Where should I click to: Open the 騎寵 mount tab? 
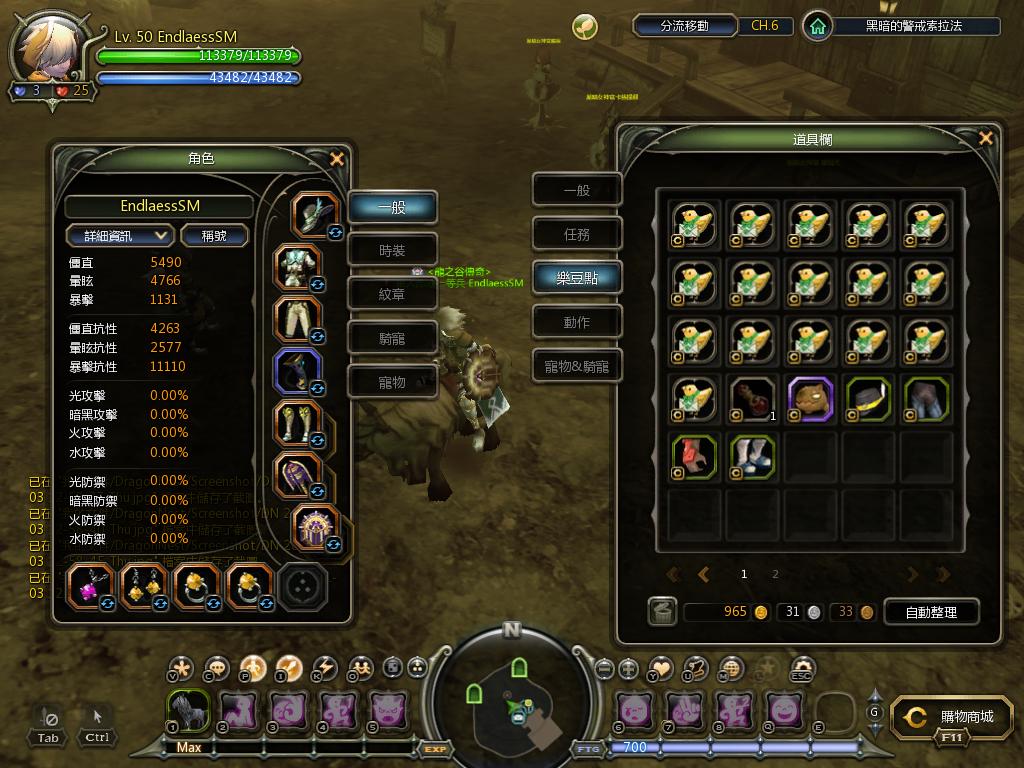tap(392, 338)
